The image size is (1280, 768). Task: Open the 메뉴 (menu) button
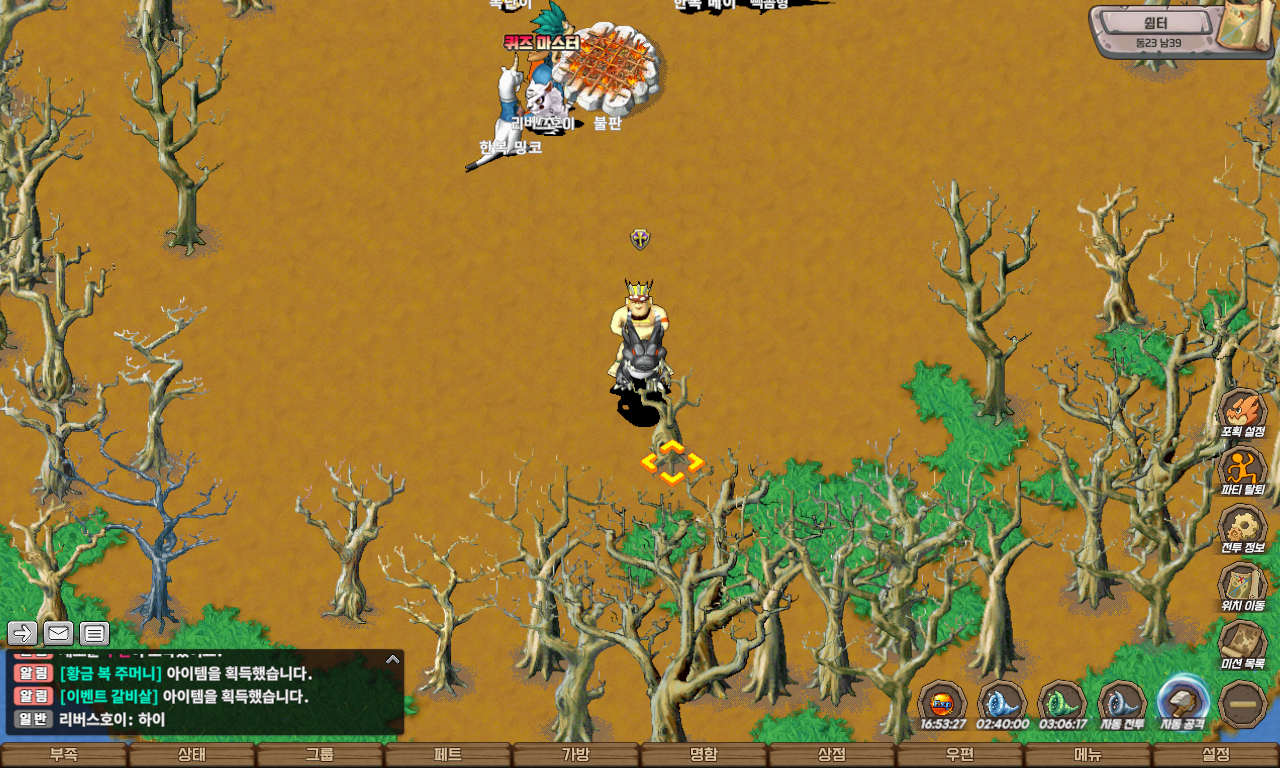coord(1088,755)
